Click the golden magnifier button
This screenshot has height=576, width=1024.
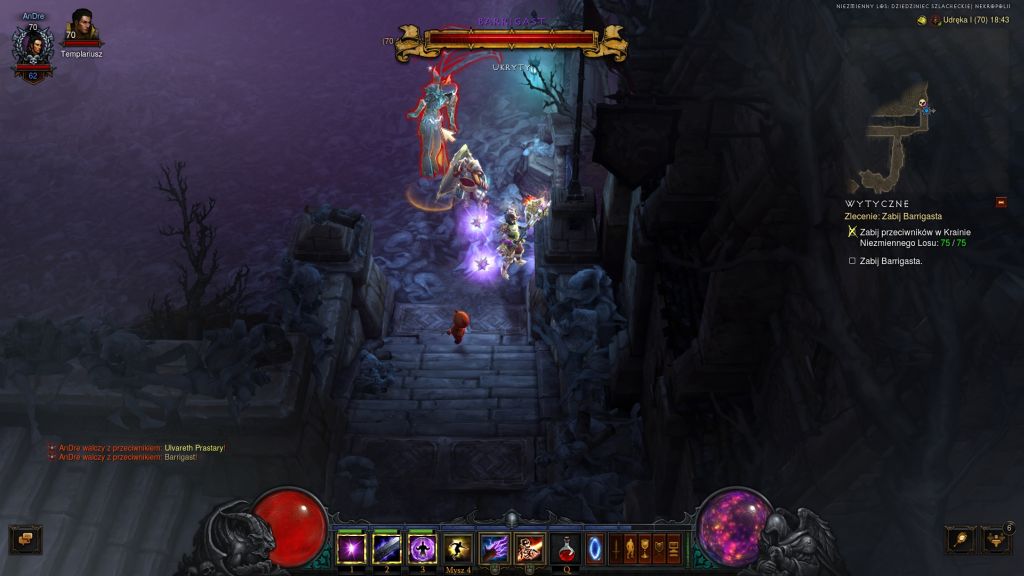(960, 540)
